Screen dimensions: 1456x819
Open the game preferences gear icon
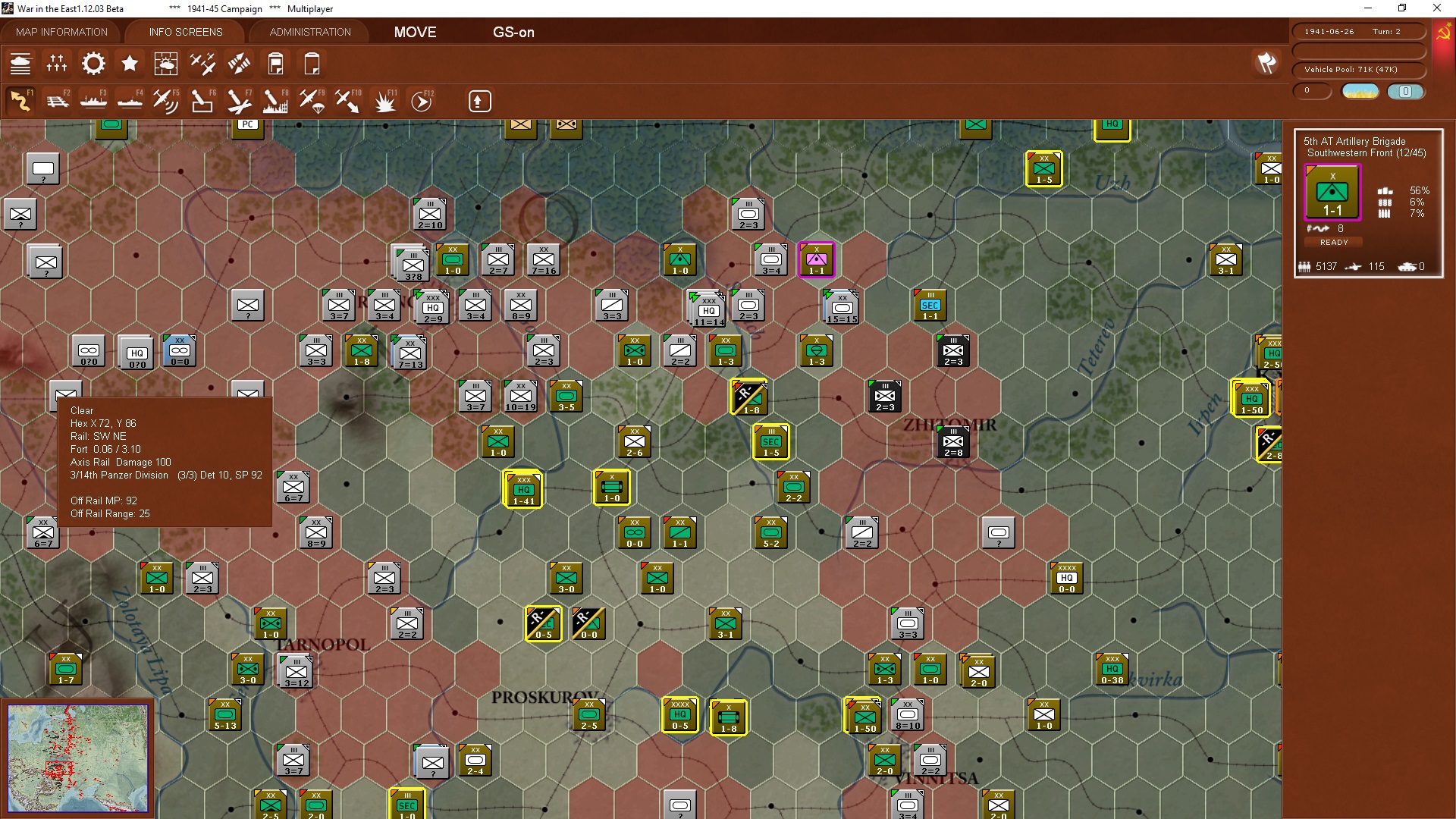tap(93, 64)
